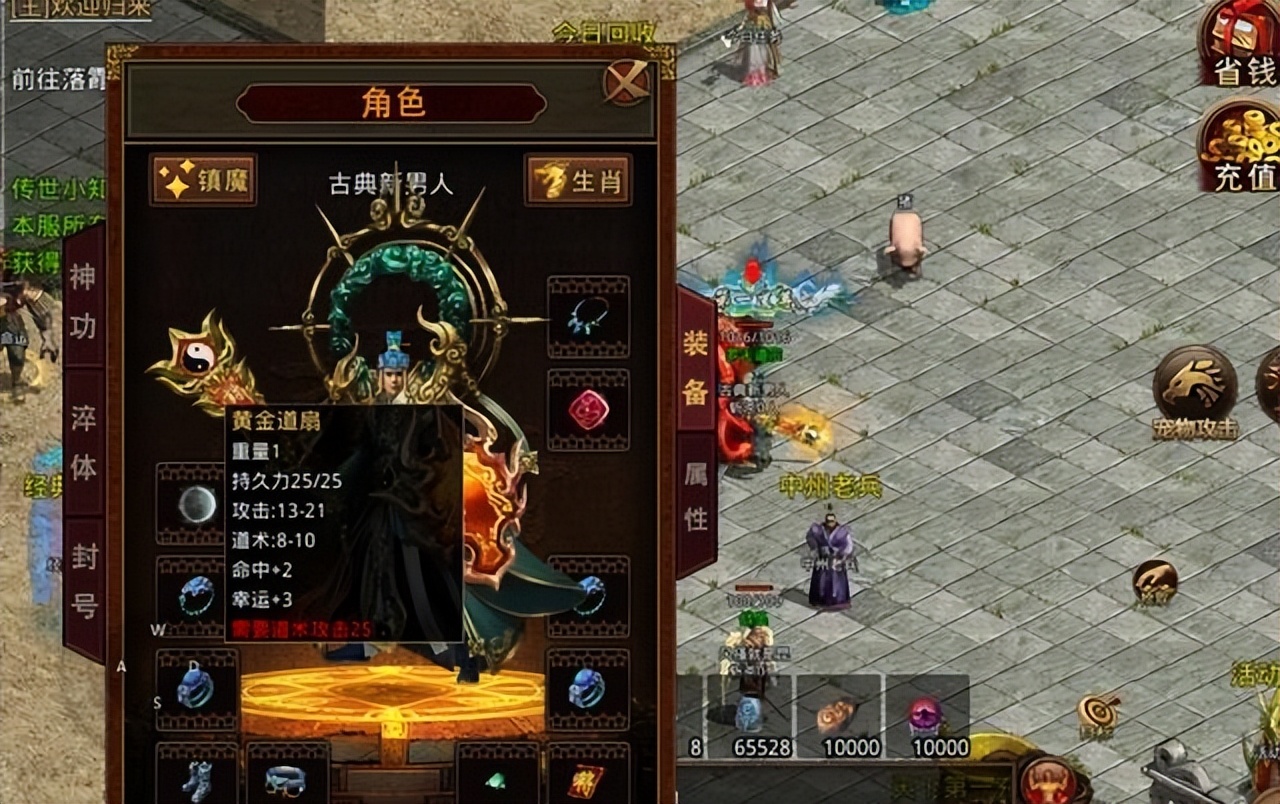
Task: Open the 生肖 zodiac menu
Action: [x=579, y=180]
